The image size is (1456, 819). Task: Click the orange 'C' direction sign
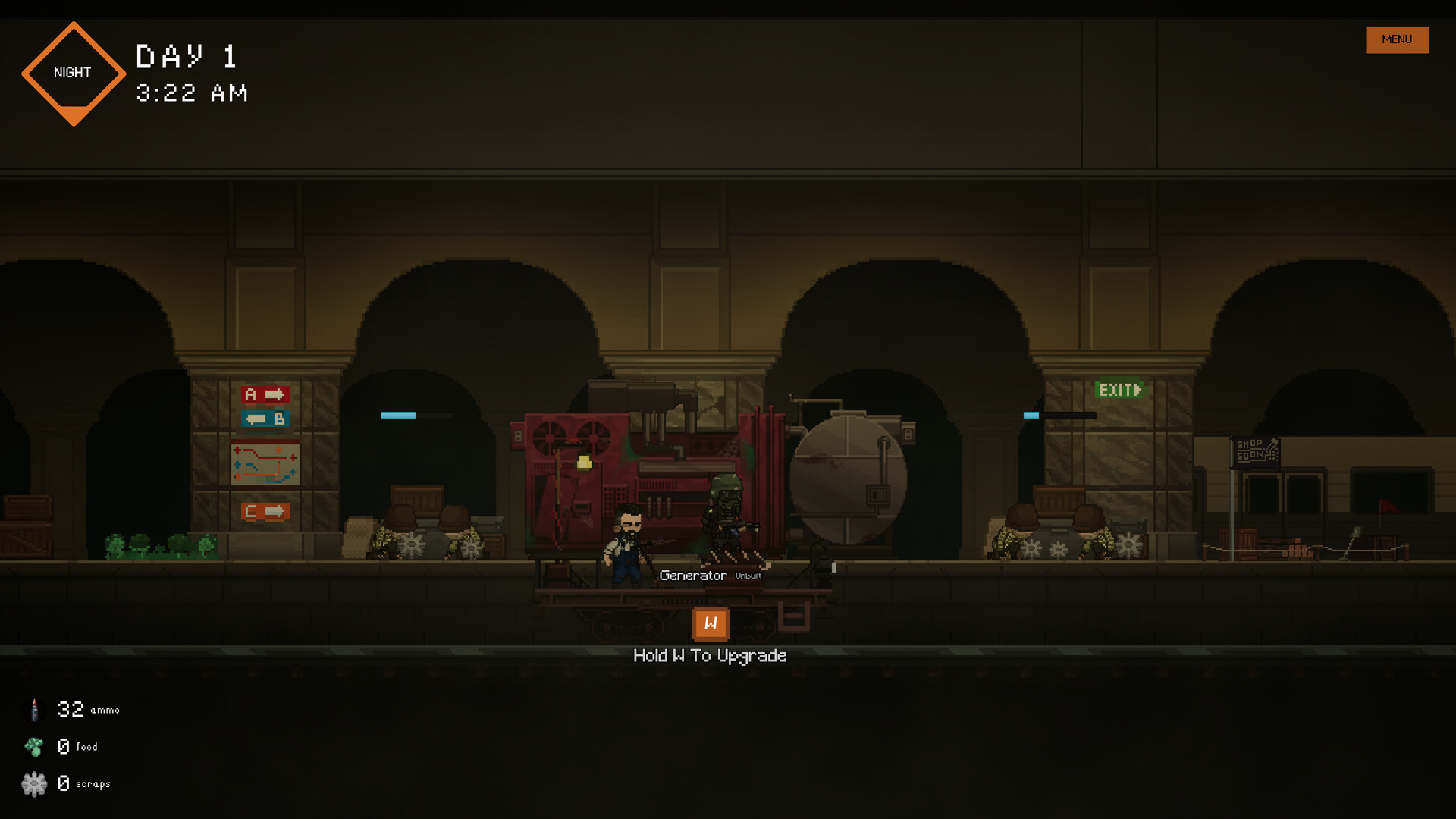[x=267, y=511]
